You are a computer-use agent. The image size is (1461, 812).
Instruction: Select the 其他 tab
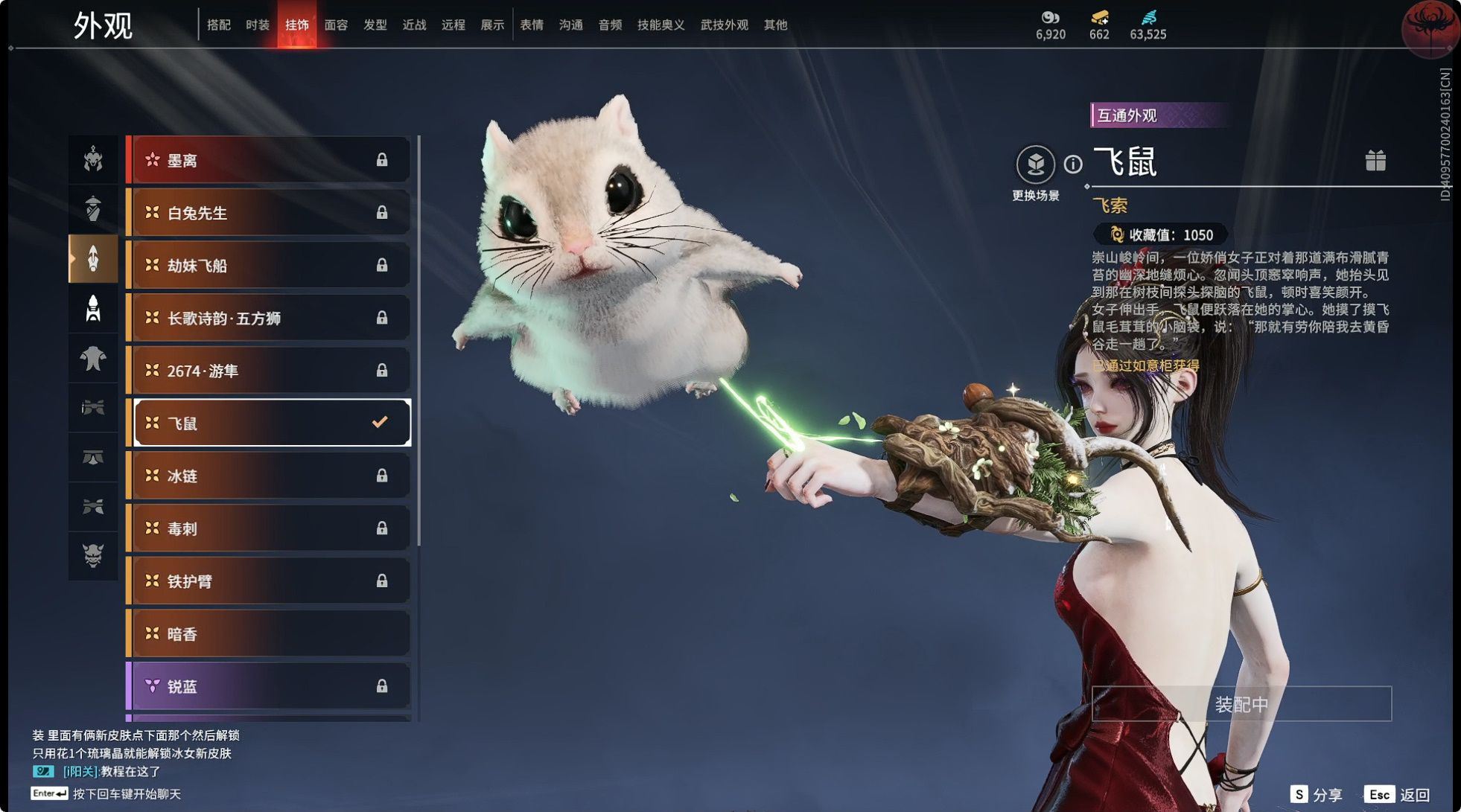(775, 25)
